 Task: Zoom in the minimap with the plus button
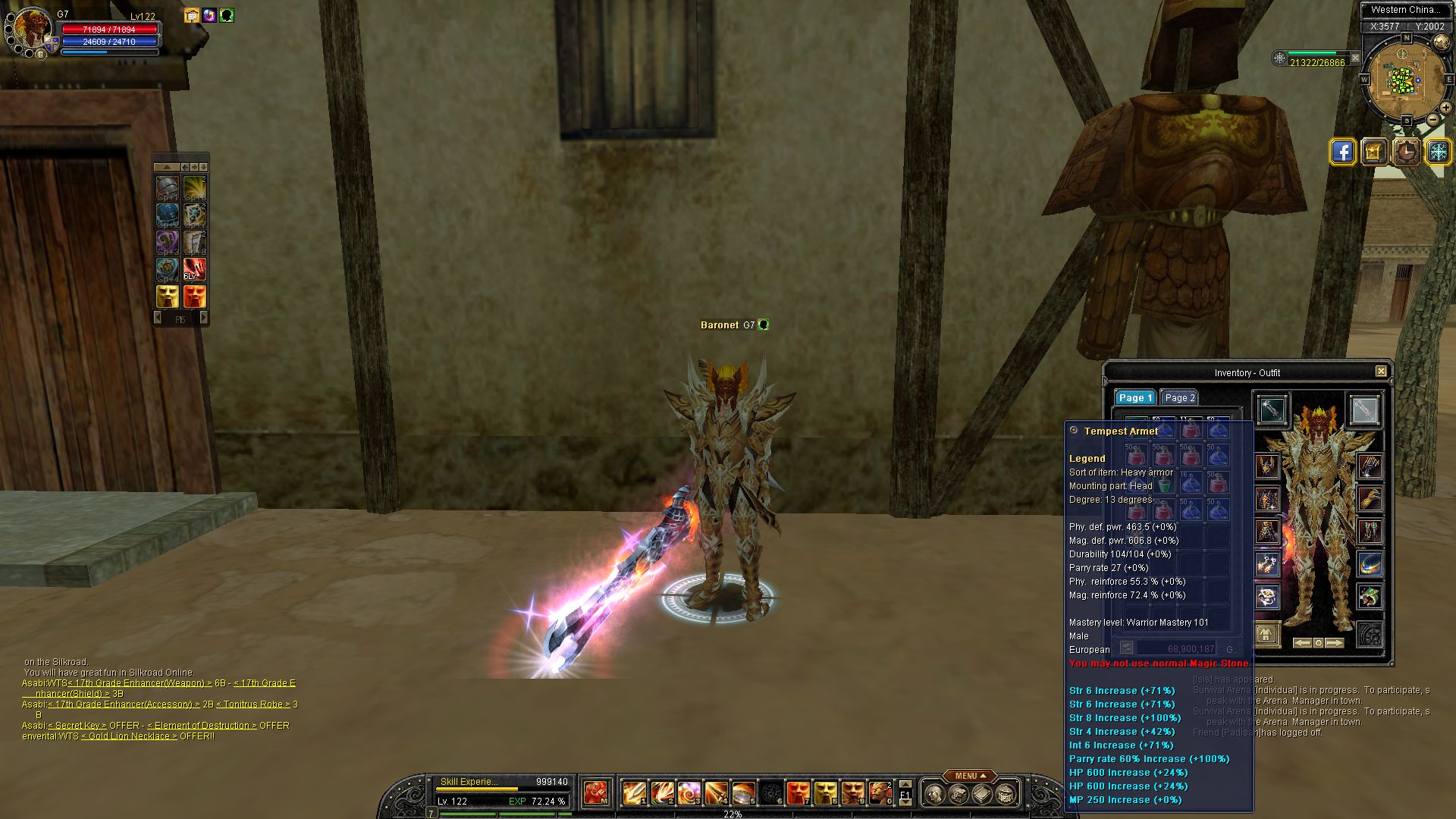pyautogui.click(x=1445, y=108)
